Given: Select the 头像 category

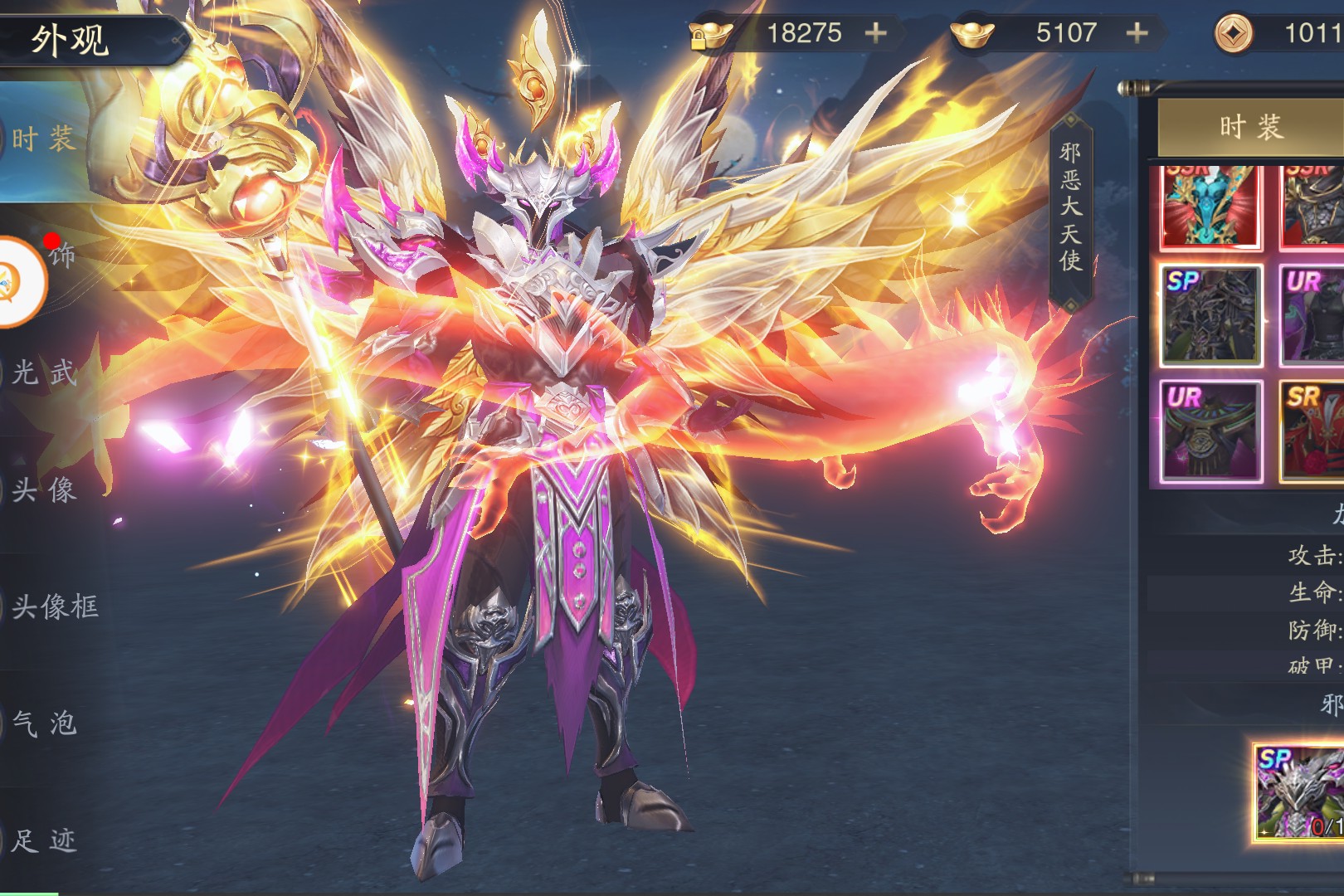Looking at the screenshot, I should (45, 489).
